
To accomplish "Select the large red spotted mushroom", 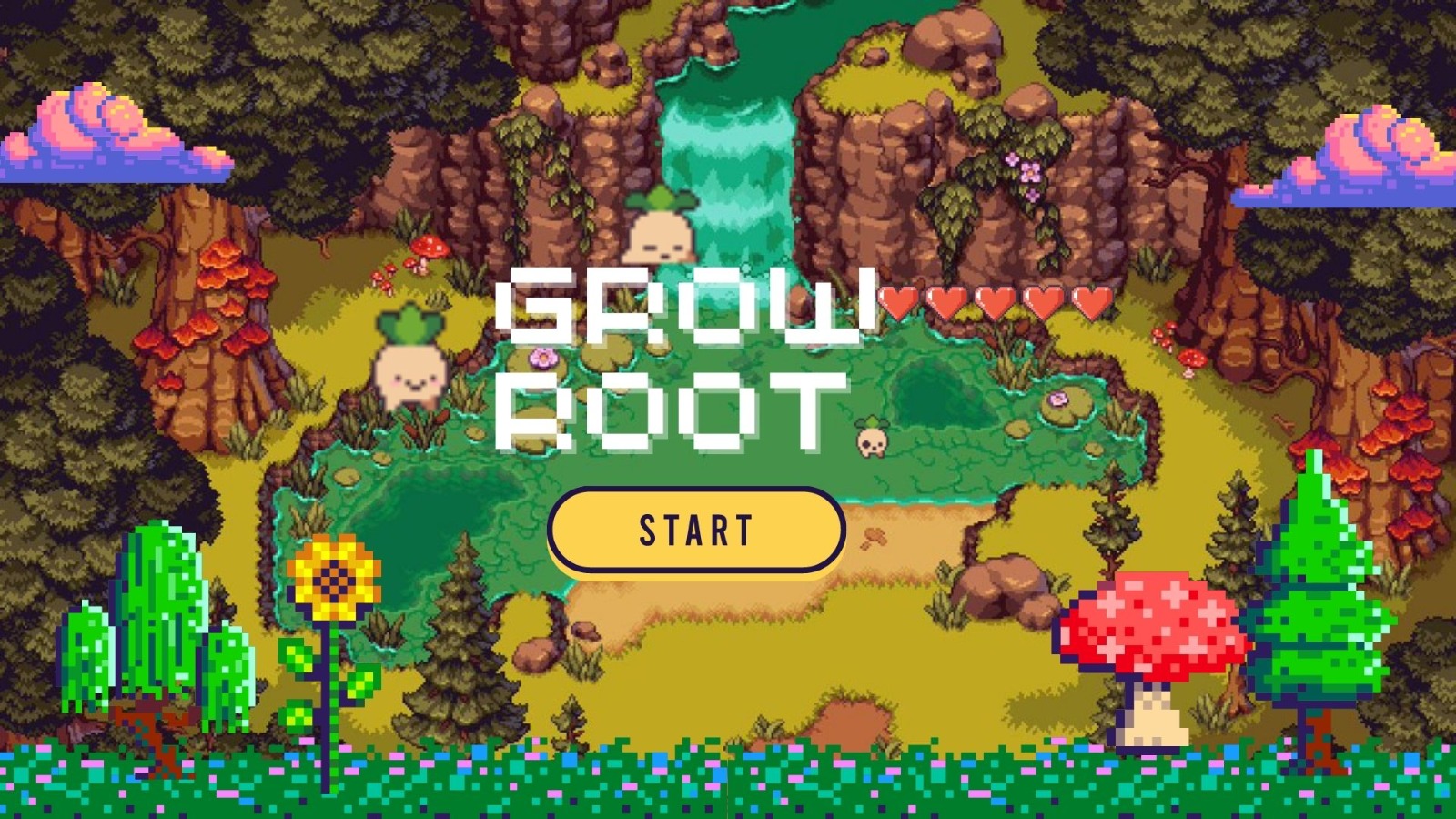I will pos(1151,628).
